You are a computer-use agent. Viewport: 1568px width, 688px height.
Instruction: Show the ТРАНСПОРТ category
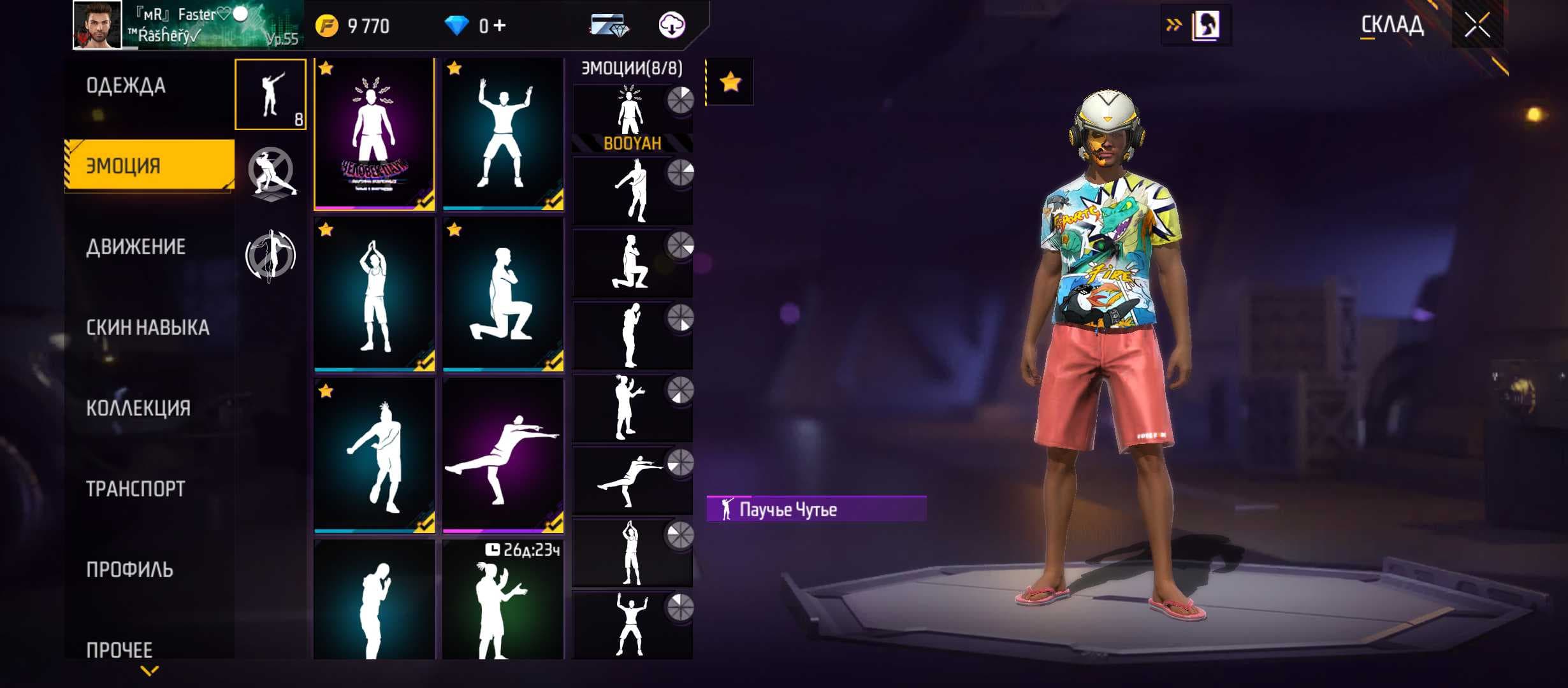point(136,489)
